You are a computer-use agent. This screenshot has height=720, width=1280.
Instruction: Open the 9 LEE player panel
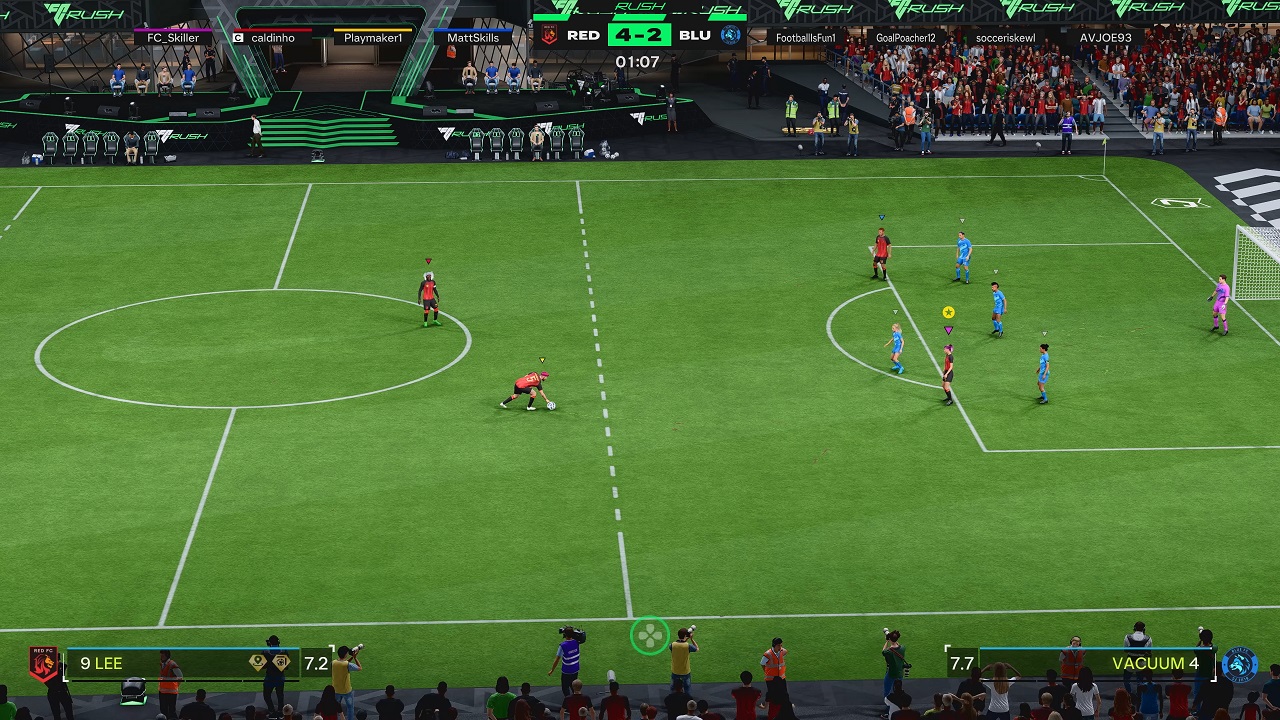(180, 663)
